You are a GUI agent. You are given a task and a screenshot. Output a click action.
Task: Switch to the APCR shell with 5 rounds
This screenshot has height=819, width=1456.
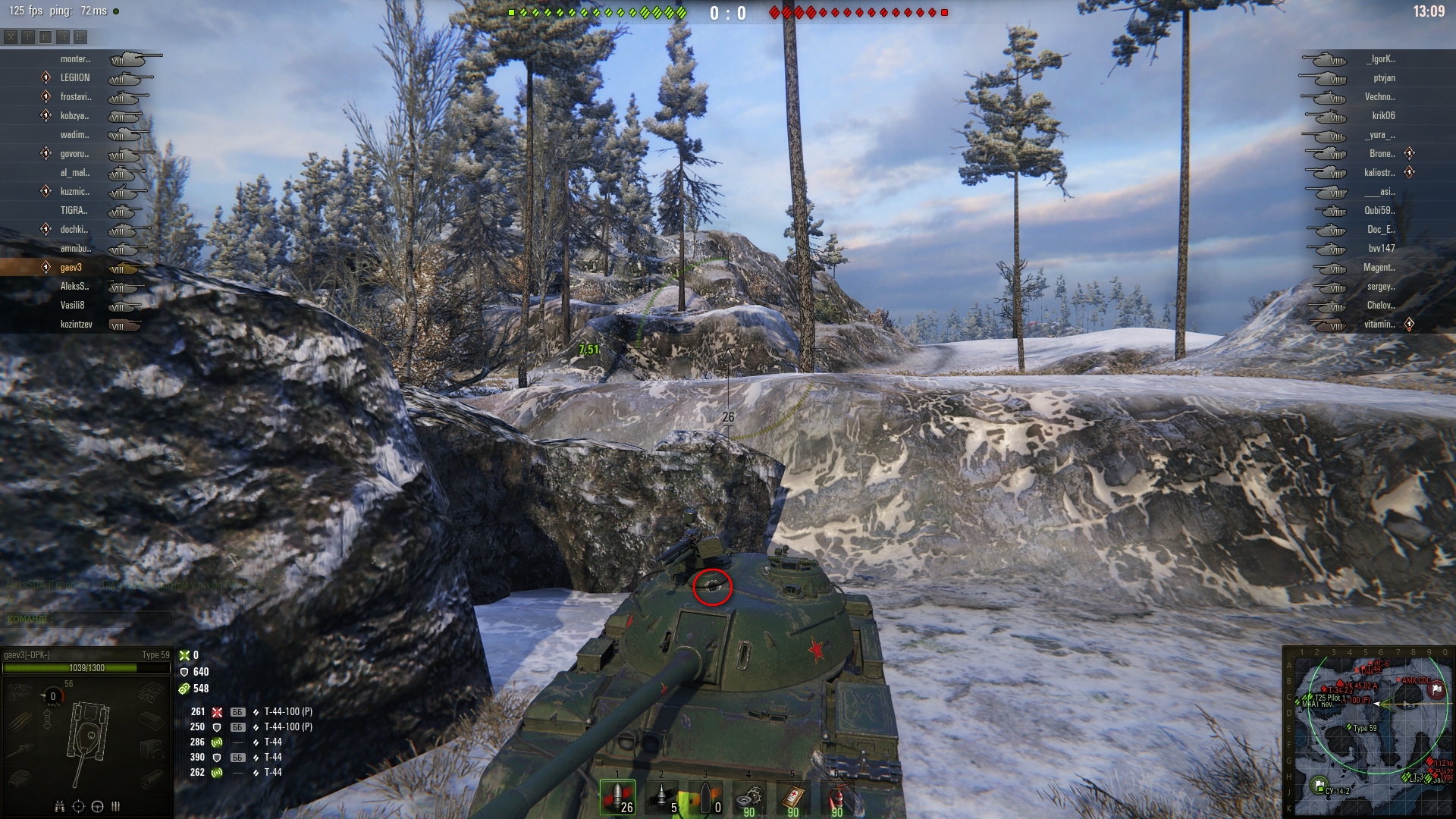point(662,797)
